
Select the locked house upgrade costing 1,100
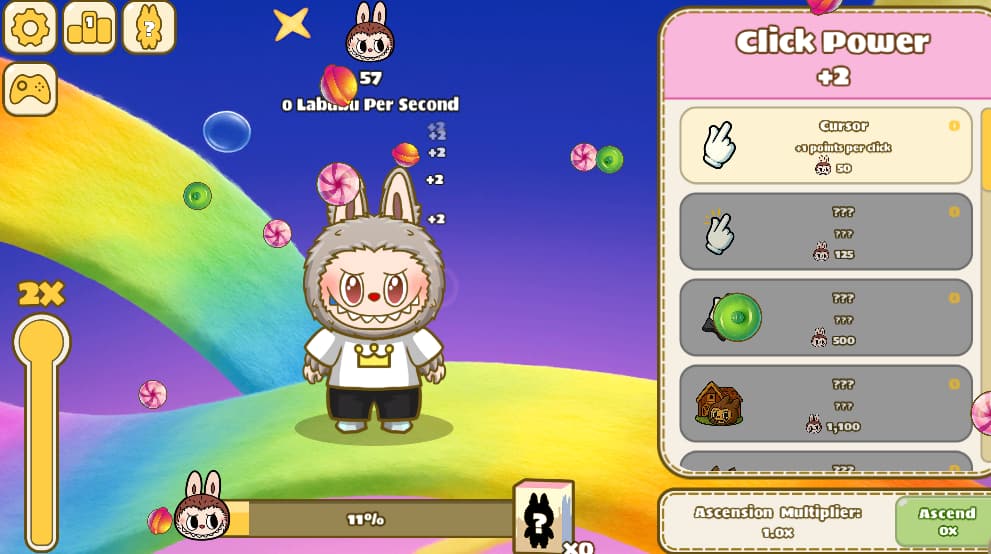825,404
